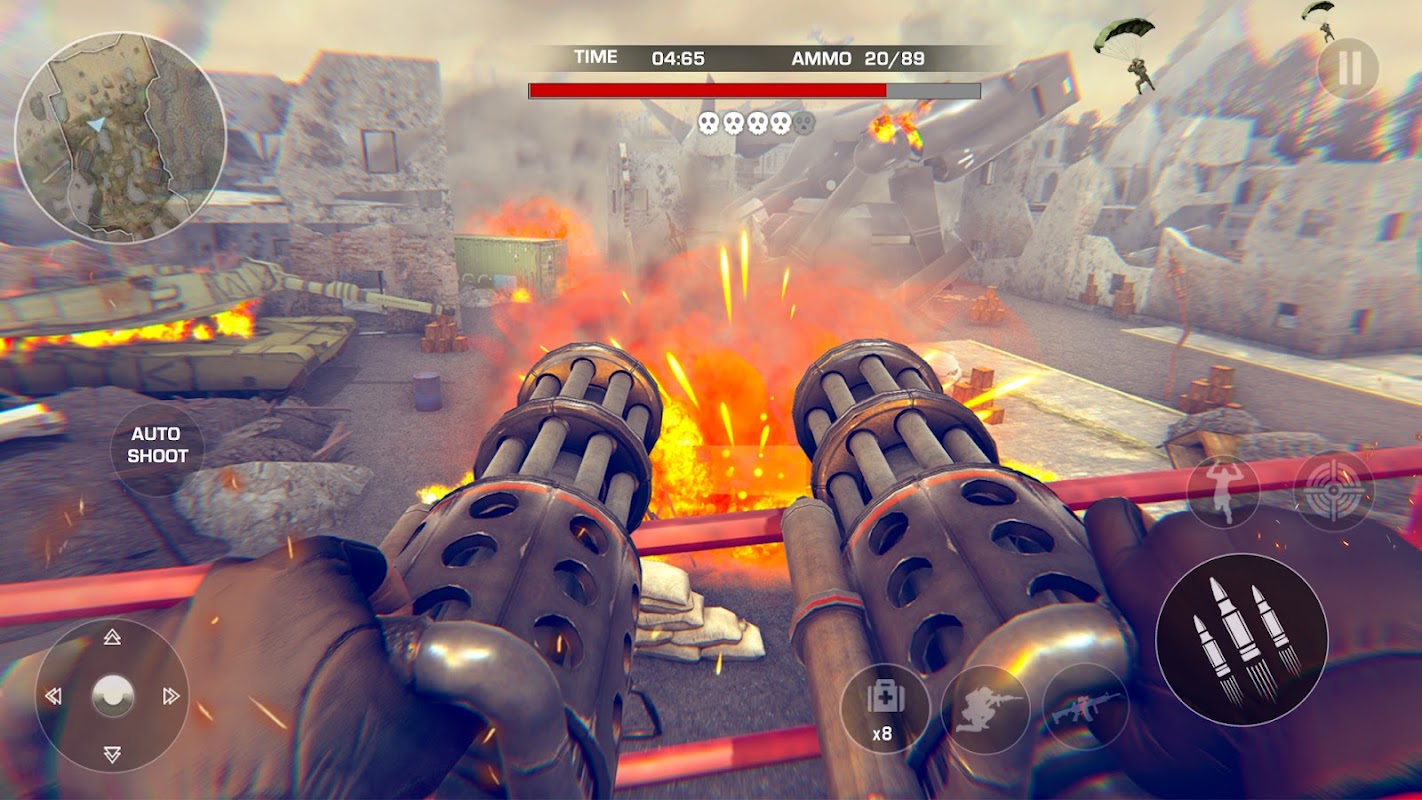This screenshot has height=800, width=1422.
Task: Tap the joystick's right arrow
Action: 171,696
